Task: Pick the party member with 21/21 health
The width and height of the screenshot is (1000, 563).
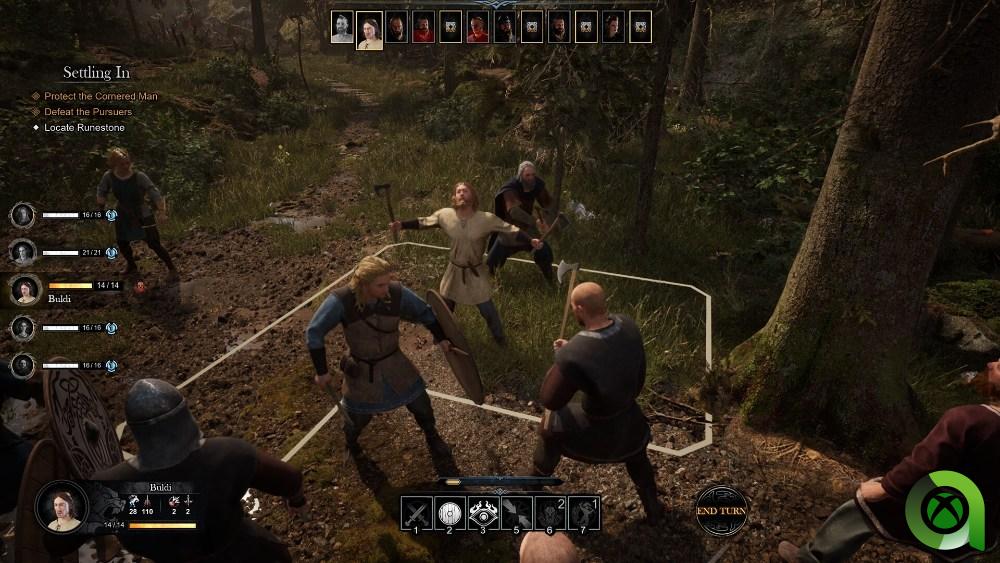Action: [x=24, y=252]
